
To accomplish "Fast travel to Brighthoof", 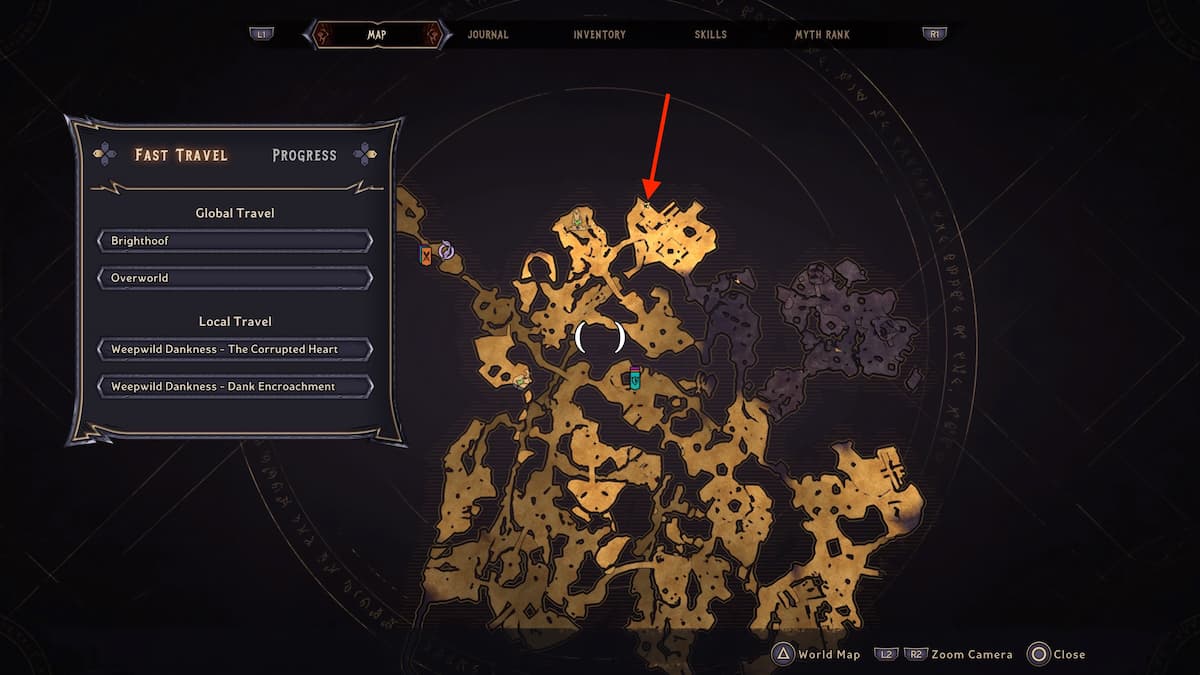I will 235,241.
